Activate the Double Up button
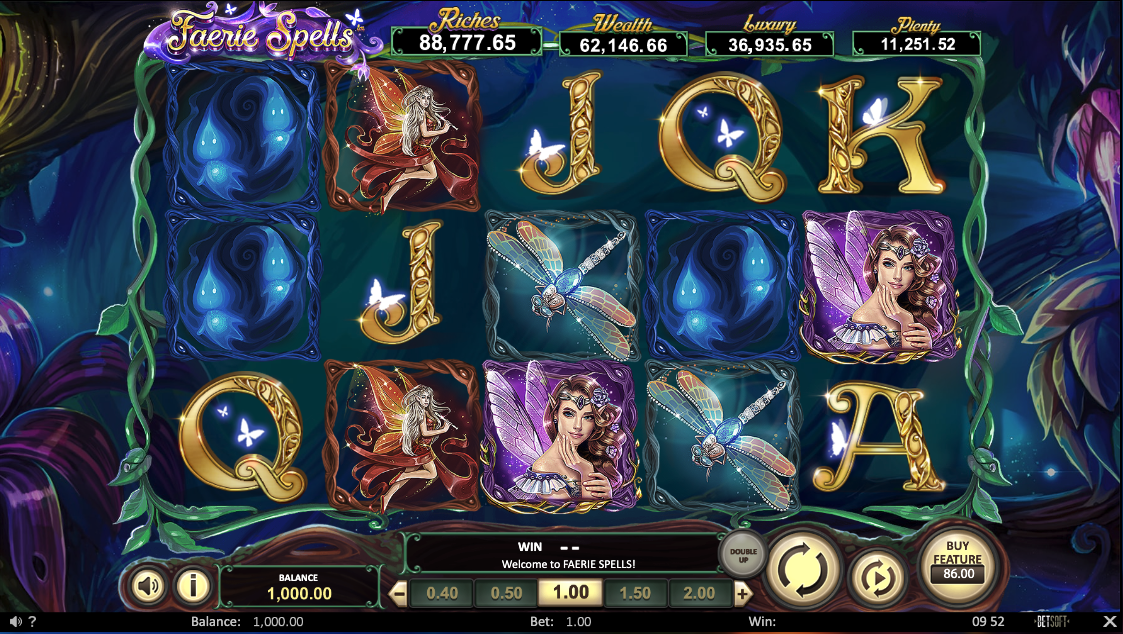Screen dimensions: 1123x634 pos(743,553)
